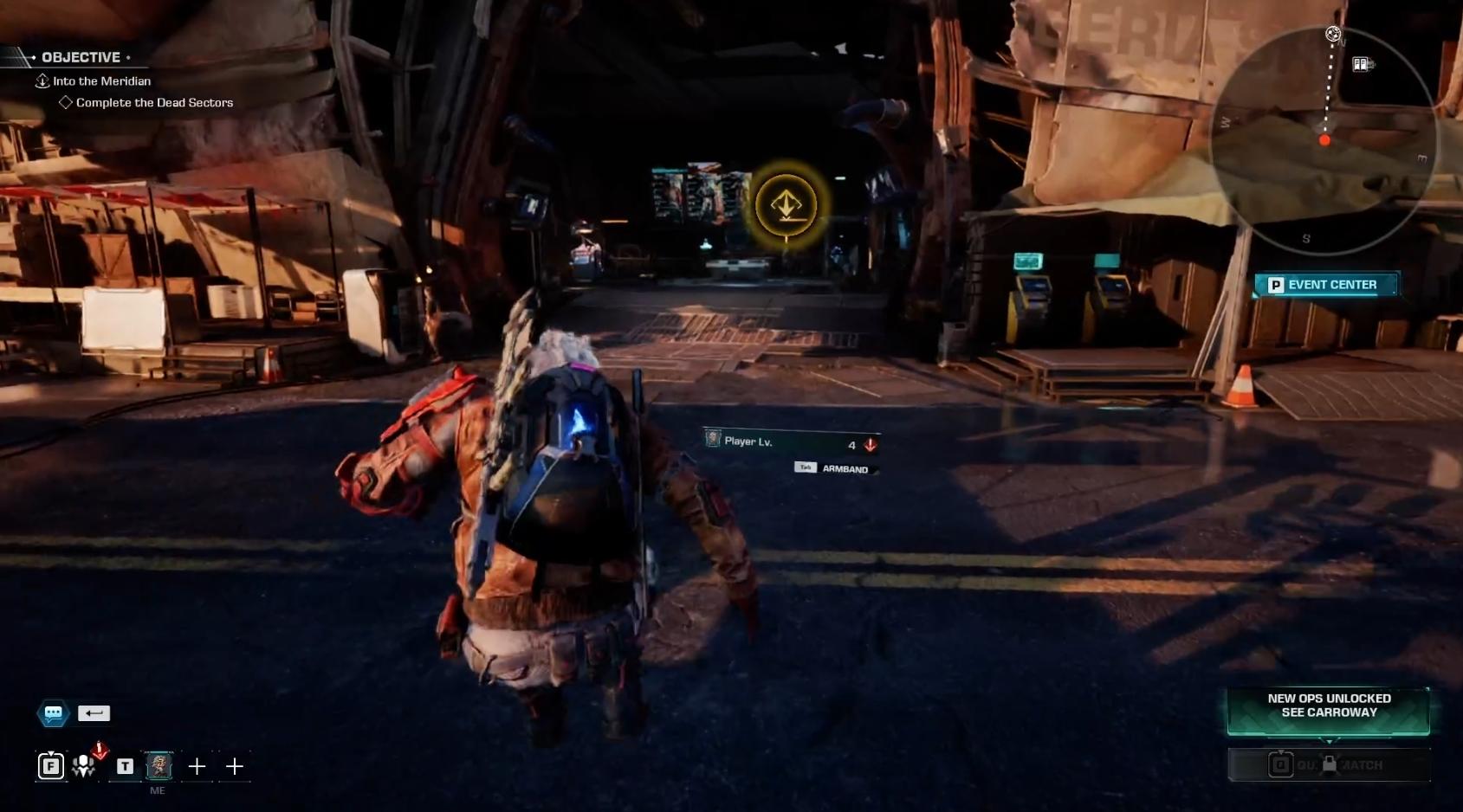Screen dimensions: 1463x812
Task: Open the squad members icon
Action: (x=84, y=766)
